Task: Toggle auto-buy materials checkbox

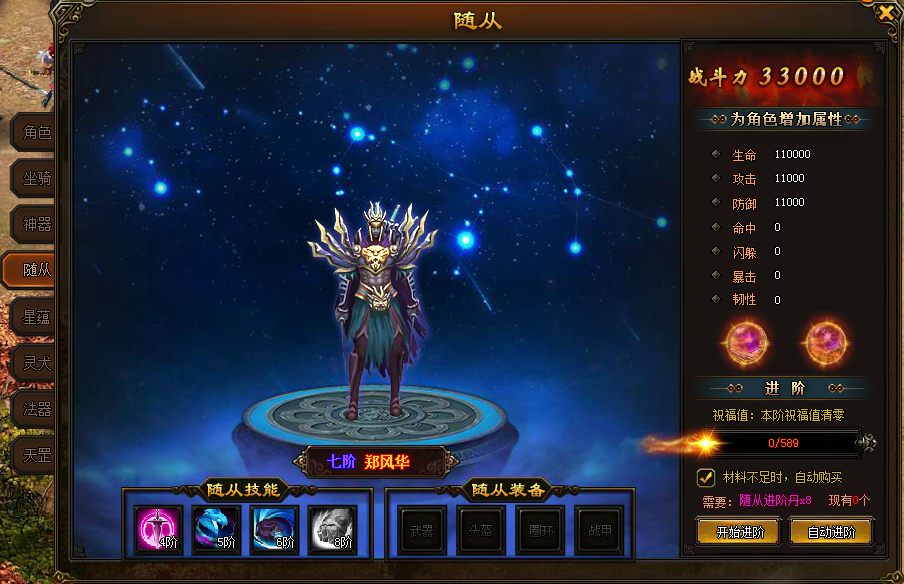Action: pyautogui.click(x=705, y=477)
